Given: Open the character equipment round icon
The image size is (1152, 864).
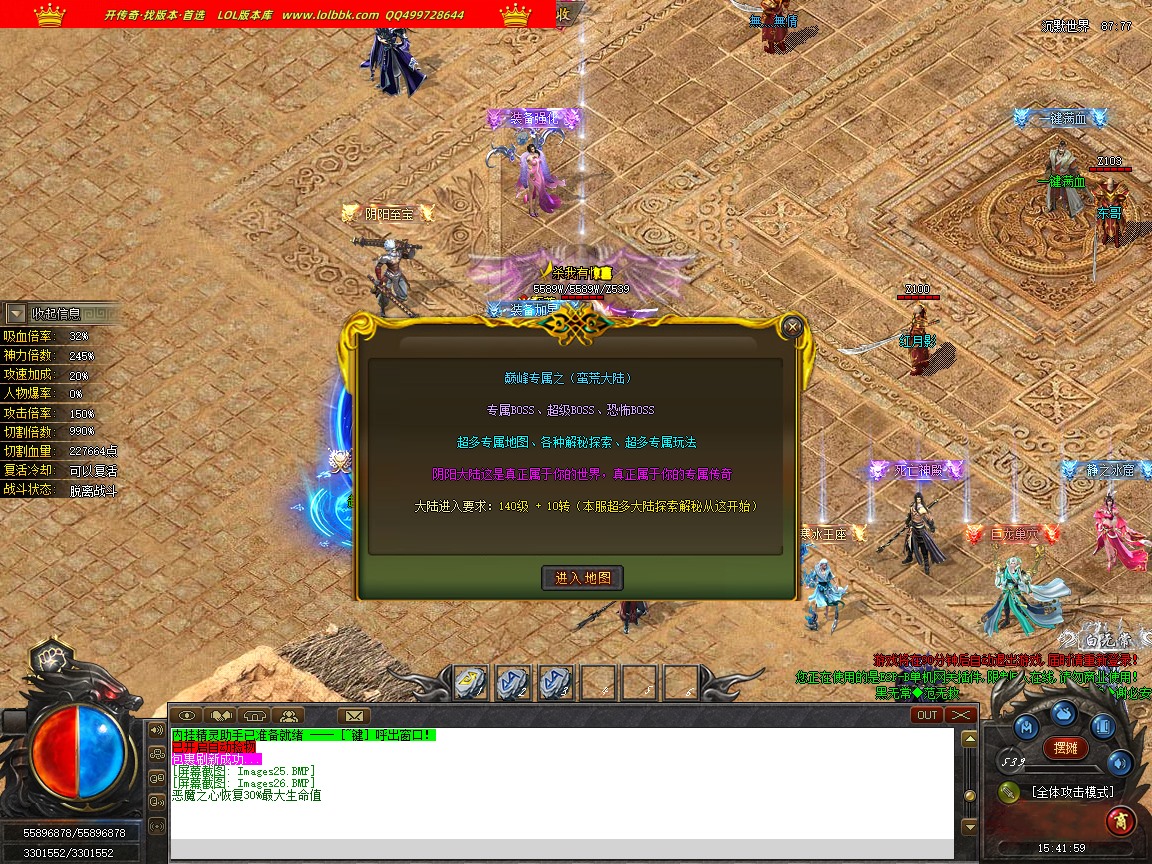Looking at the screenshot, I should point(1025,727).
